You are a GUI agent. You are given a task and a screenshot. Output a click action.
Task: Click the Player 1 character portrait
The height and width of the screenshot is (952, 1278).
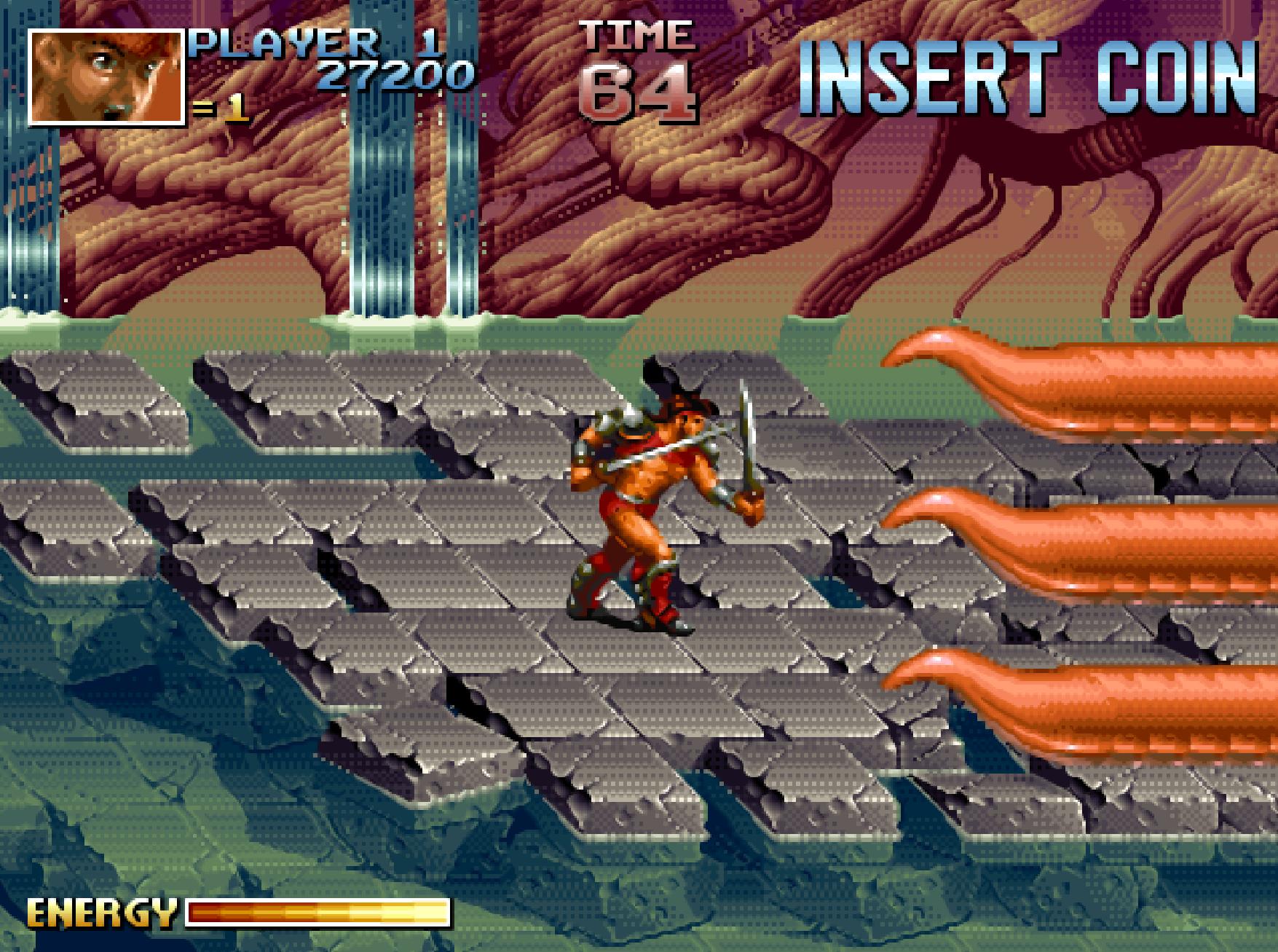click(x=106, y=77)
